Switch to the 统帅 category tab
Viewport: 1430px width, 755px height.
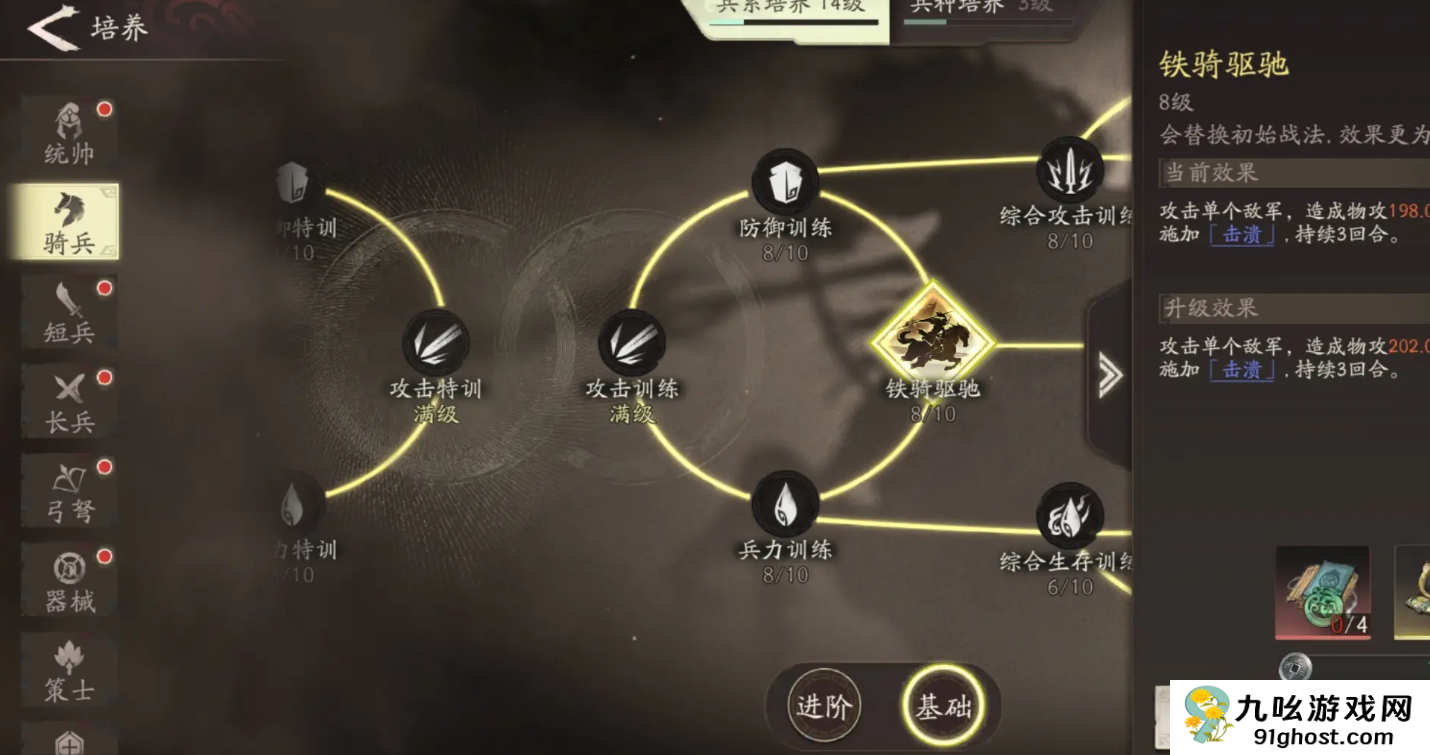(x=69, y=134)
